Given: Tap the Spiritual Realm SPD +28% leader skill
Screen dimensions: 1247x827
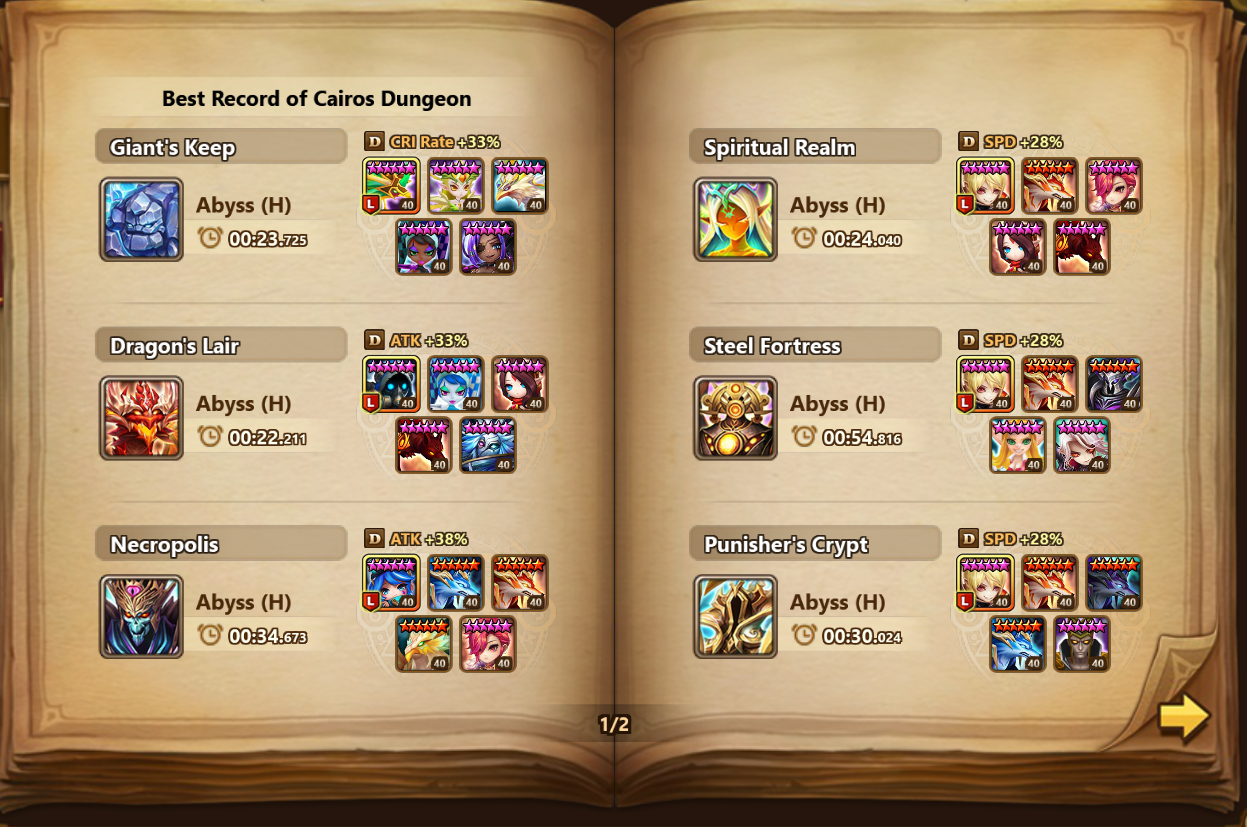Looking at the screenshot, I should pos(1010,142).
